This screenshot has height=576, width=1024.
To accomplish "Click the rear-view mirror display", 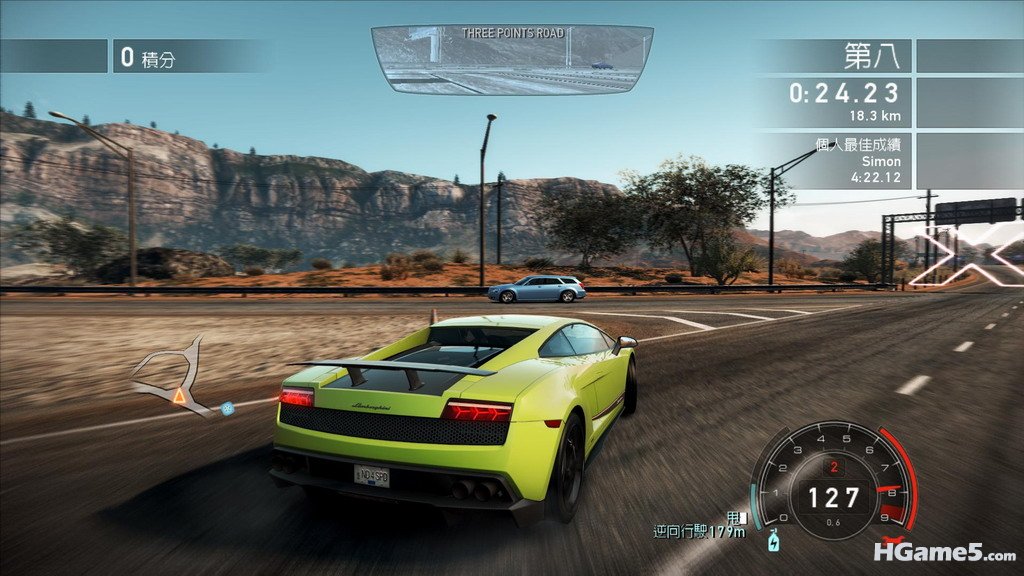I will point(511,60).
